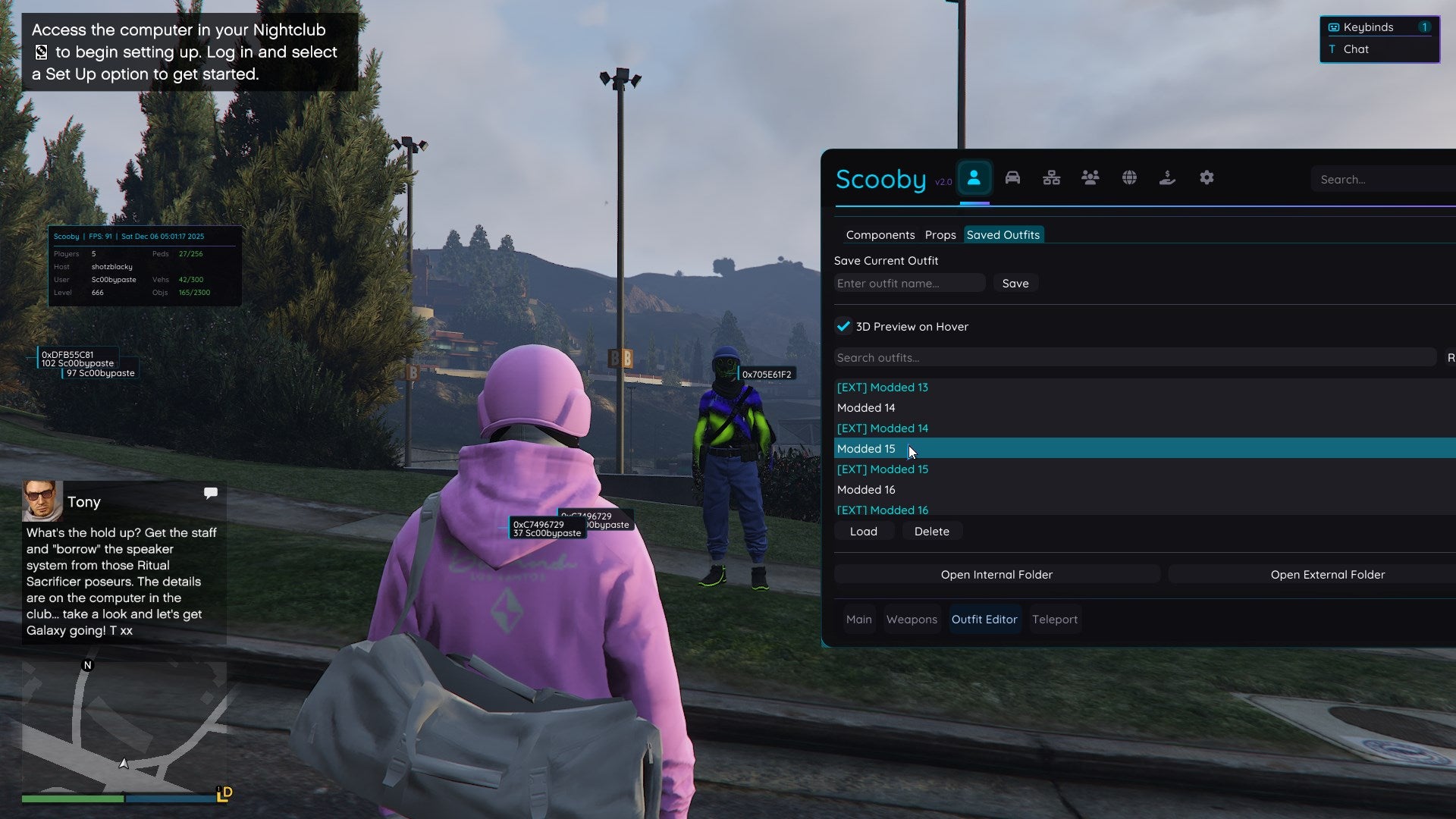Select Modded 15 from the outfit list
Viewport: 1456px width, 819px height.
pos(865,448)
